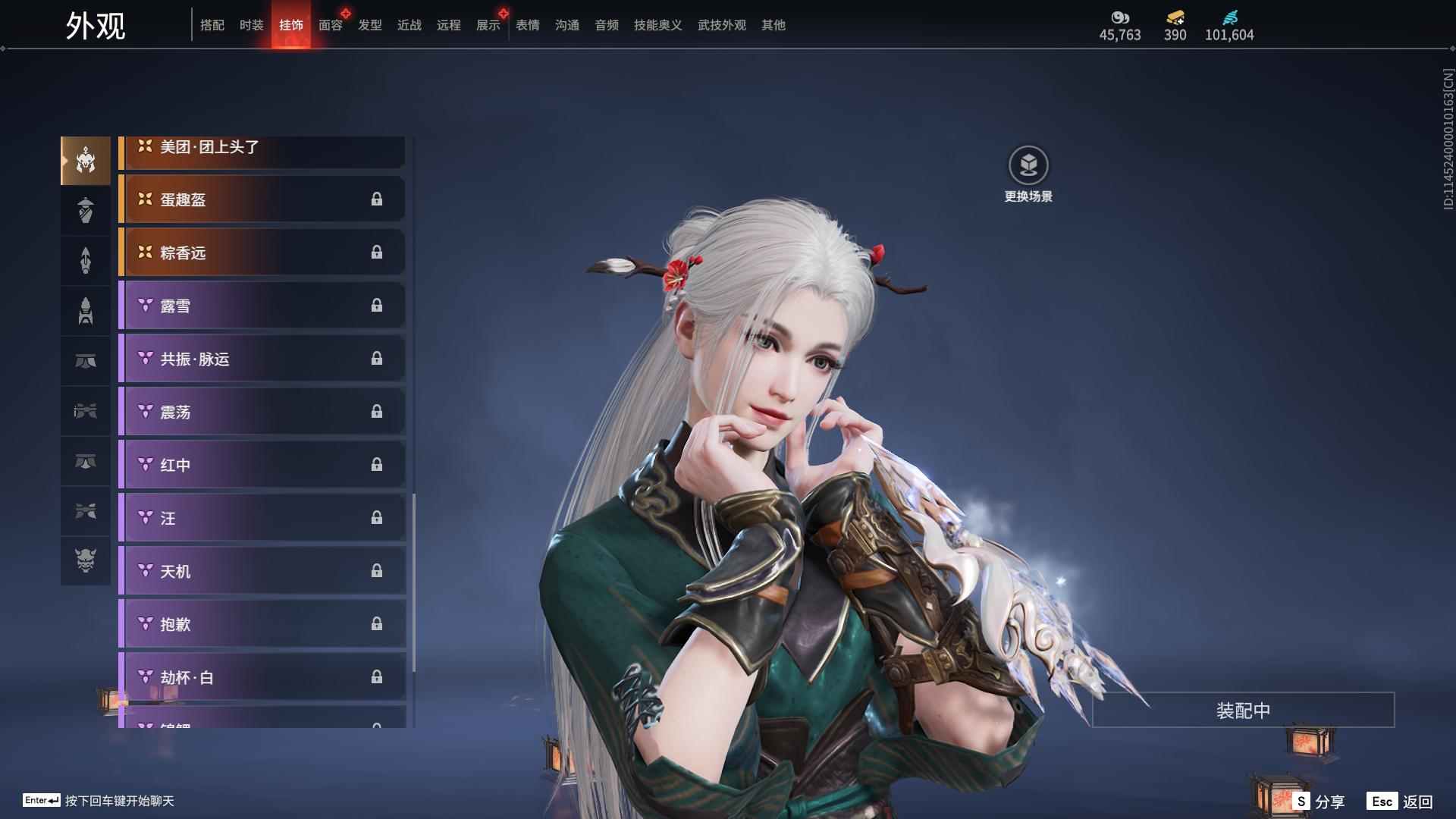Pick the 劫杯·白 accessory entry

pos(262,677)
